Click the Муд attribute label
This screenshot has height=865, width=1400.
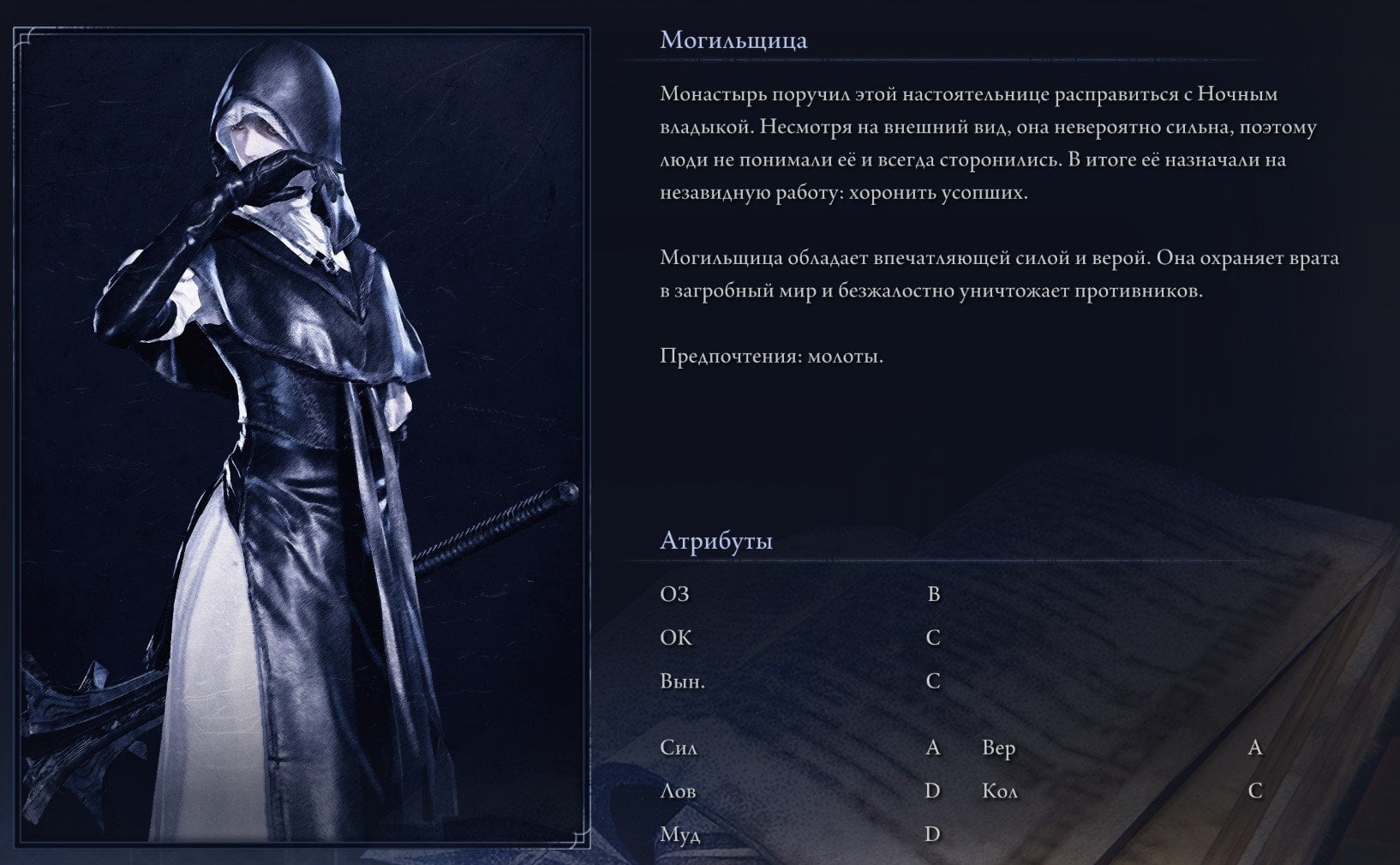point(679,832)
